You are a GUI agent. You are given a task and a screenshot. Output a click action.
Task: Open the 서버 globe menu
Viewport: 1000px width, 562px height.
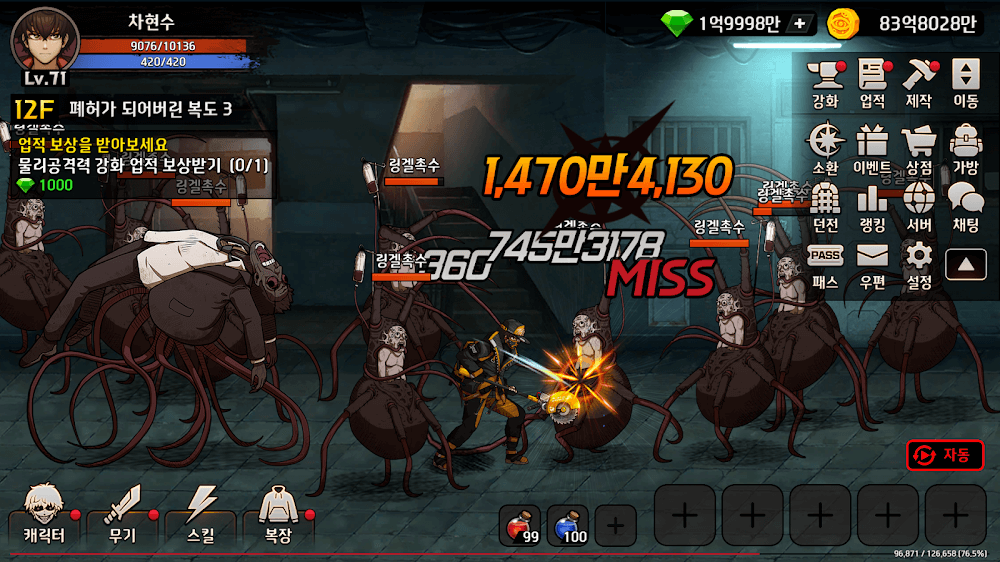point(918,206)
